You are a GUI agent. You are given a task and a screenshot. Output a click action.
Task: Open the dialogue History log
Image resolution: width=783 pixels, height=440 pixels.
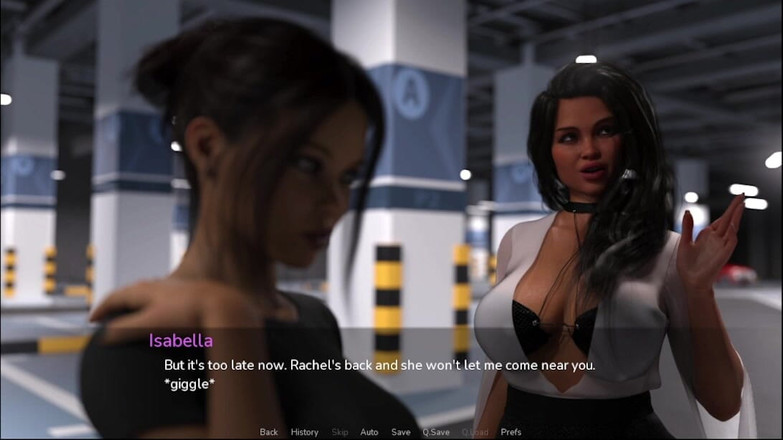304,432
